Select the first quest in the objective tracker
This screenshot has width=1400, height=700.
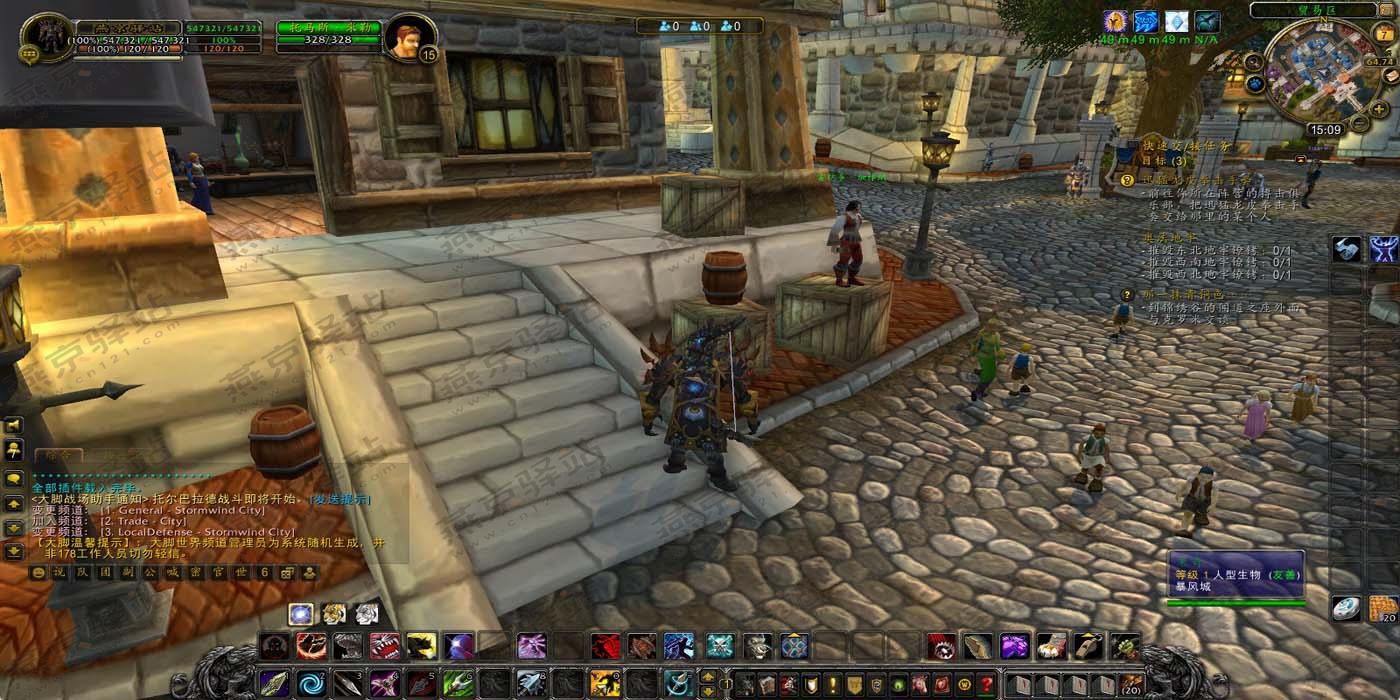1190,181
